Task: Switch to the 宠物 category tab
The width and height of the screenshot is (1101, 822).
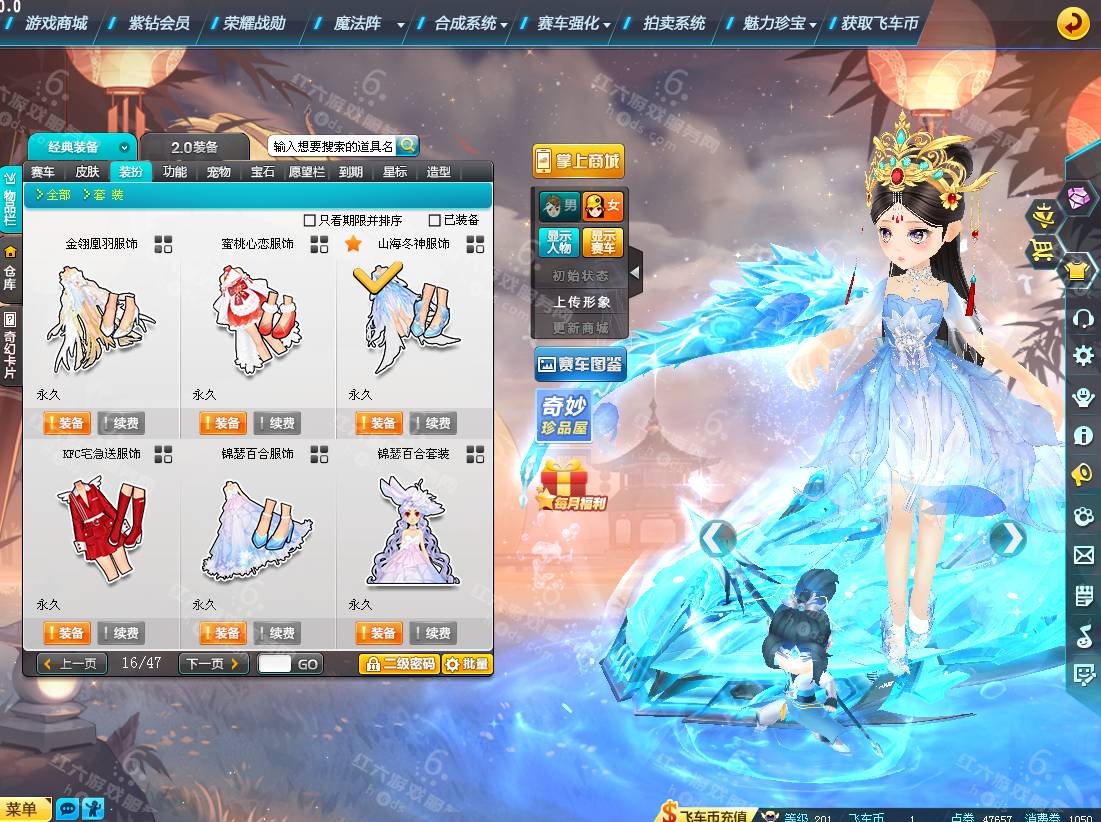Action: pyautogui.click(x=218, y=172)
